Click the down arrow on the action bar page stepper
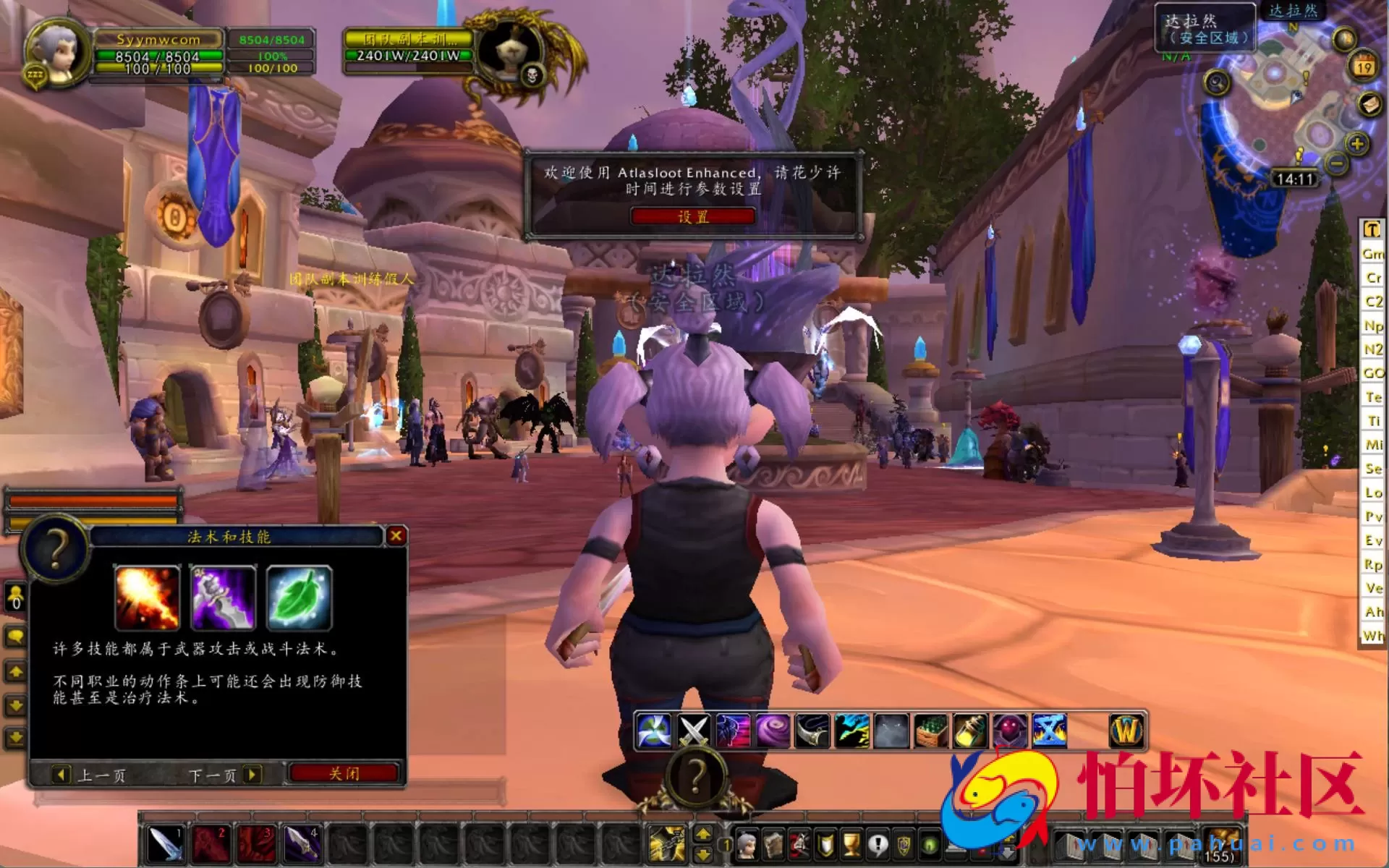 pyautogui.click(x=702, y=854)
